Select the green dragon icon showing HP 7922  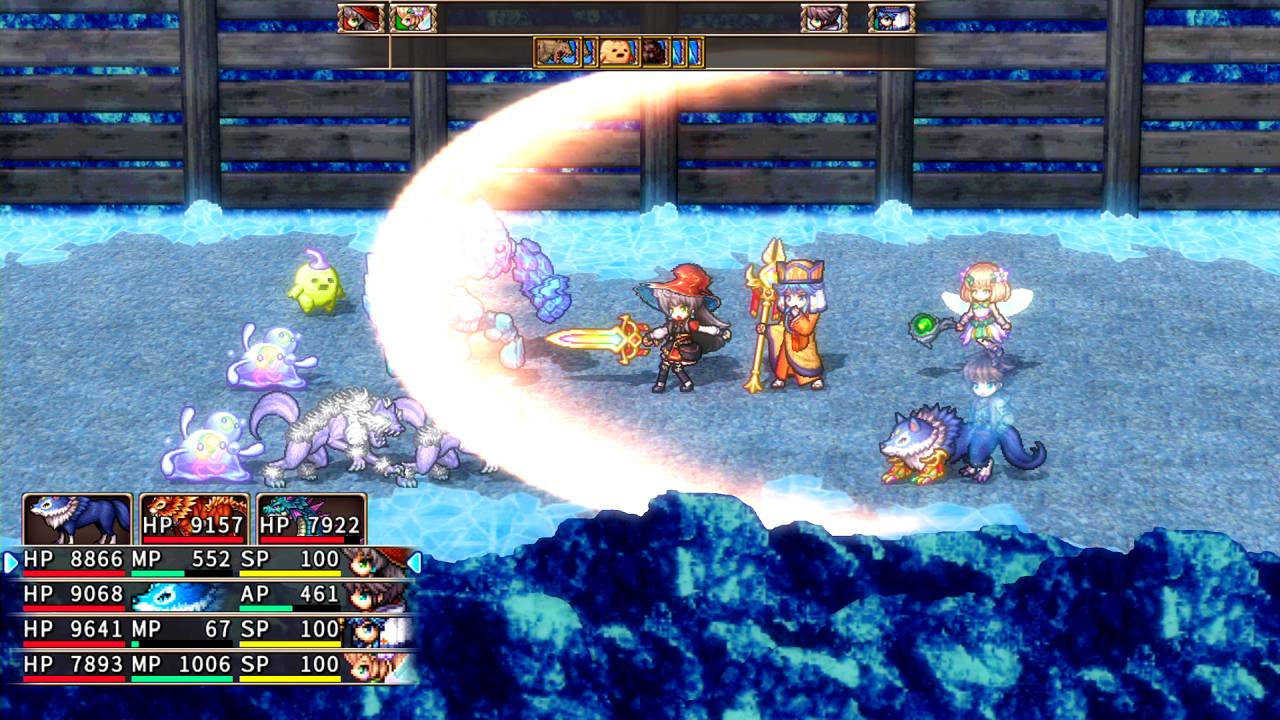click(308, 520)
